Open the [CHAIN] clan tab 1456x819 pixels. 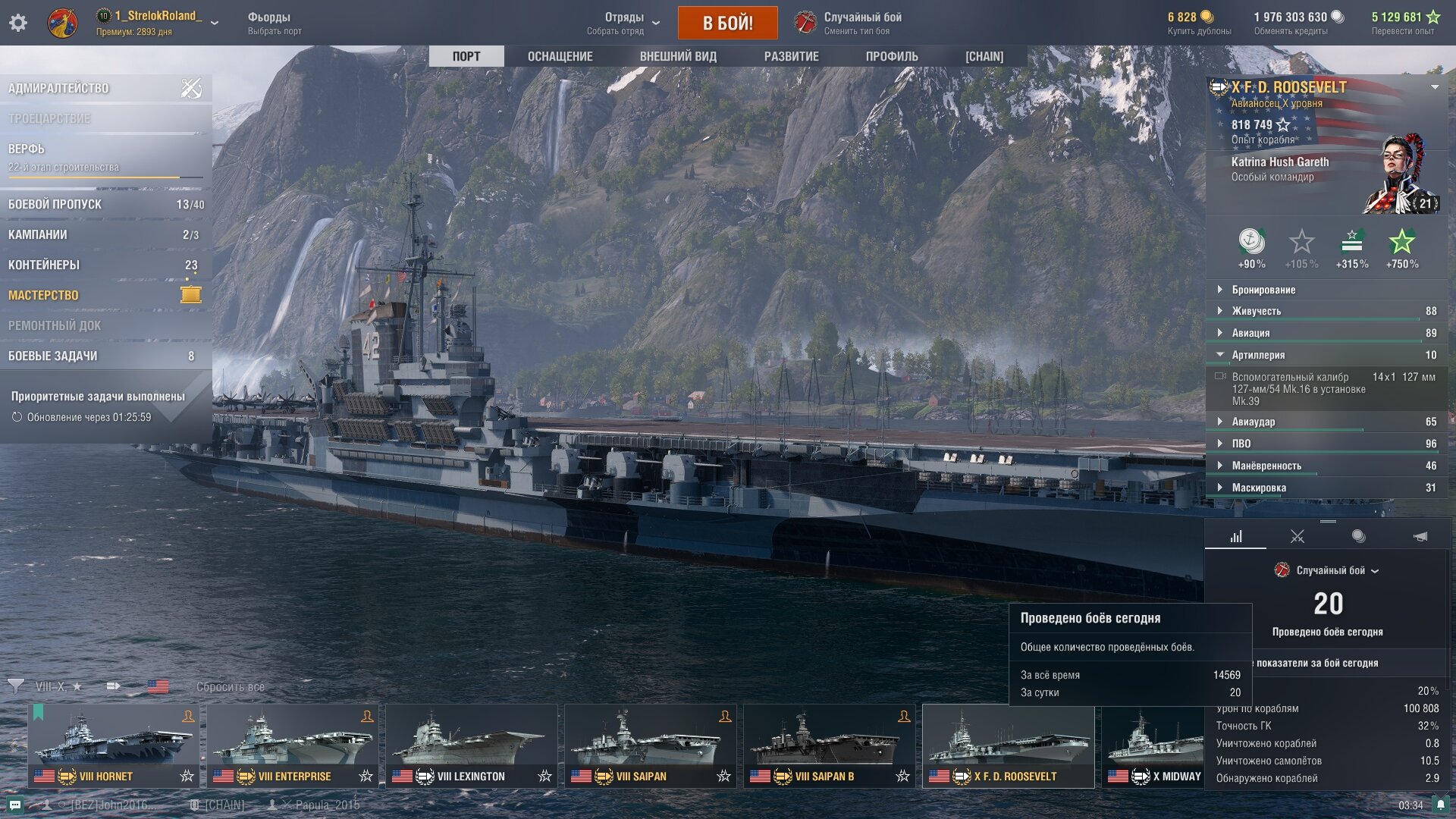(x=984, y=57)
